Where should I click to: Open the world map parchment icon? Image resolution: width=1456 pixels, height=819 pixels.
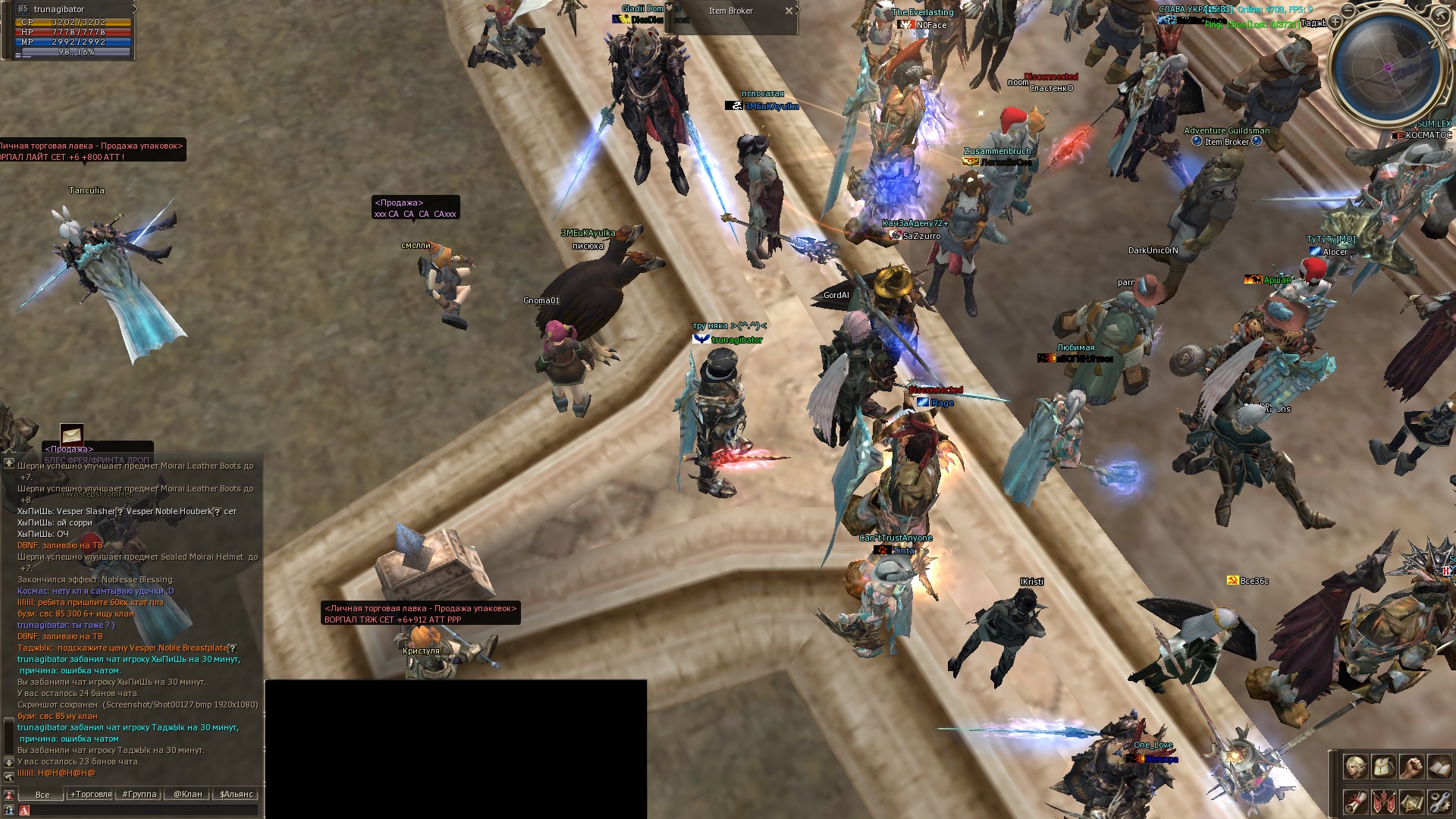pyautogui.click(x=1411, y=802)
